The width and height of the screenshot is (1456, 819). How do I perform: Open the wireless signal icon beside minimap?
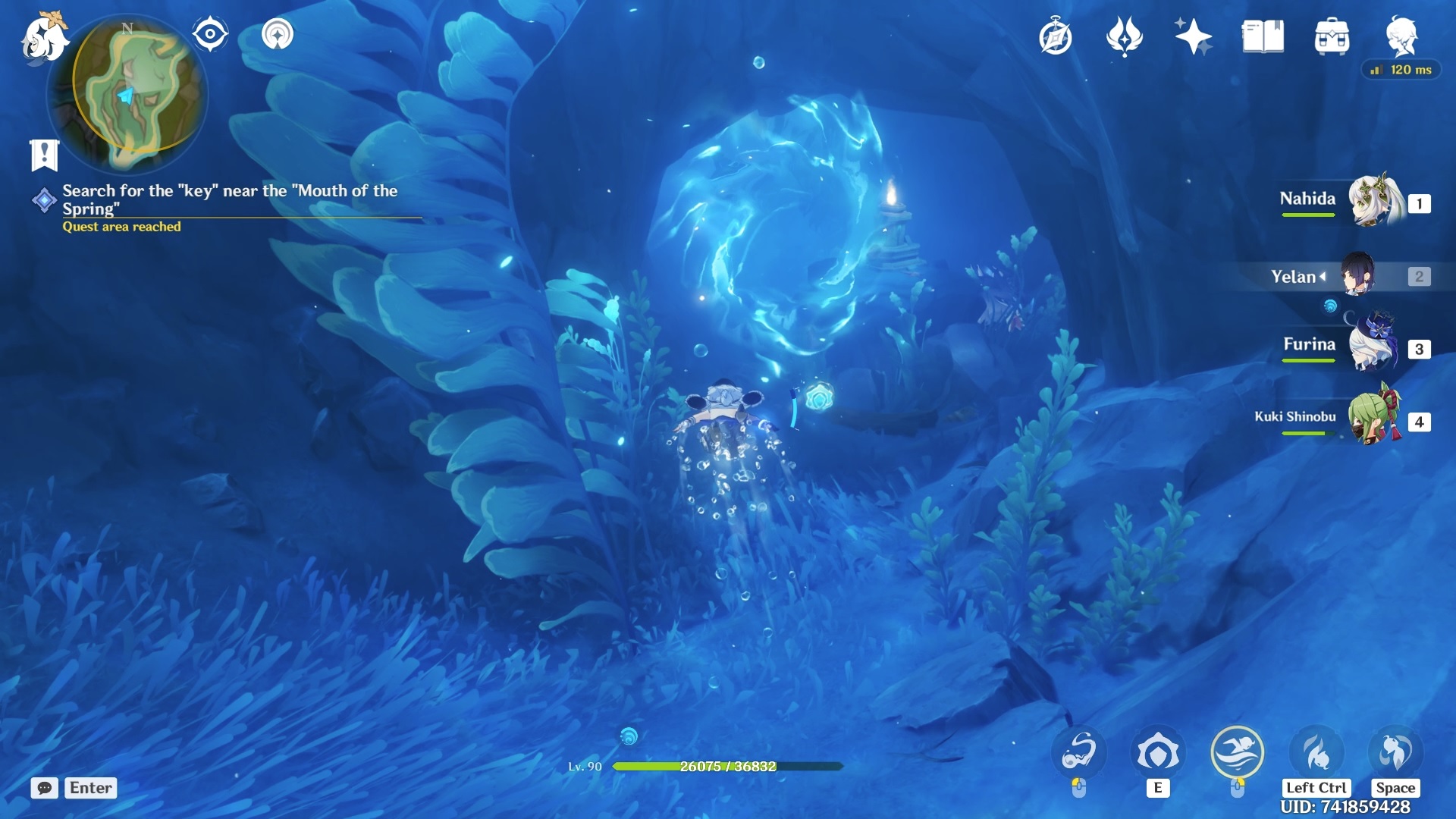click(278, 34)
